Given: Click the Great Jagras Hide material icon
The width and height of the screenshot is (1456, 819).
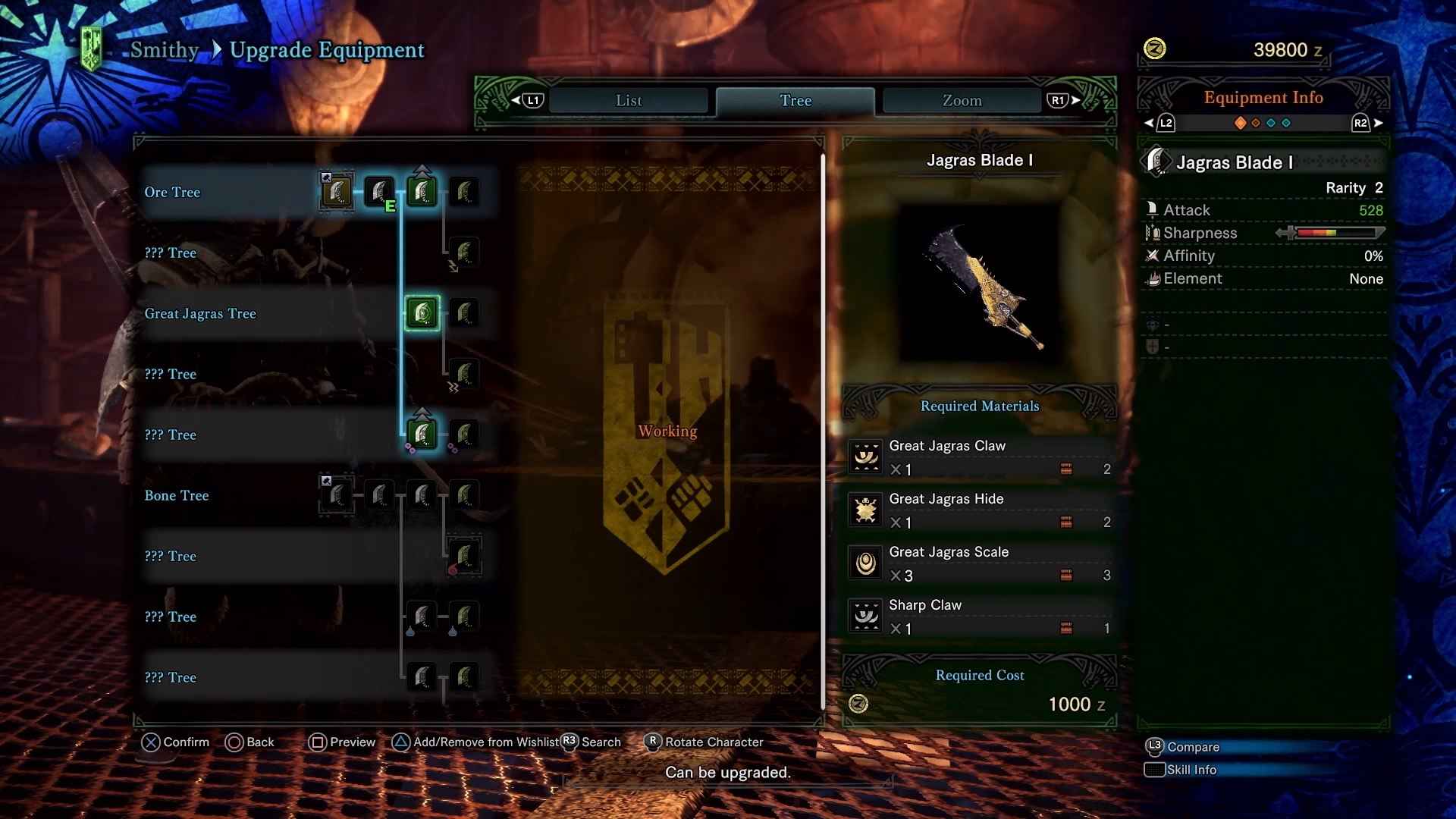Looking at the screenshot, I should point(864,510).
